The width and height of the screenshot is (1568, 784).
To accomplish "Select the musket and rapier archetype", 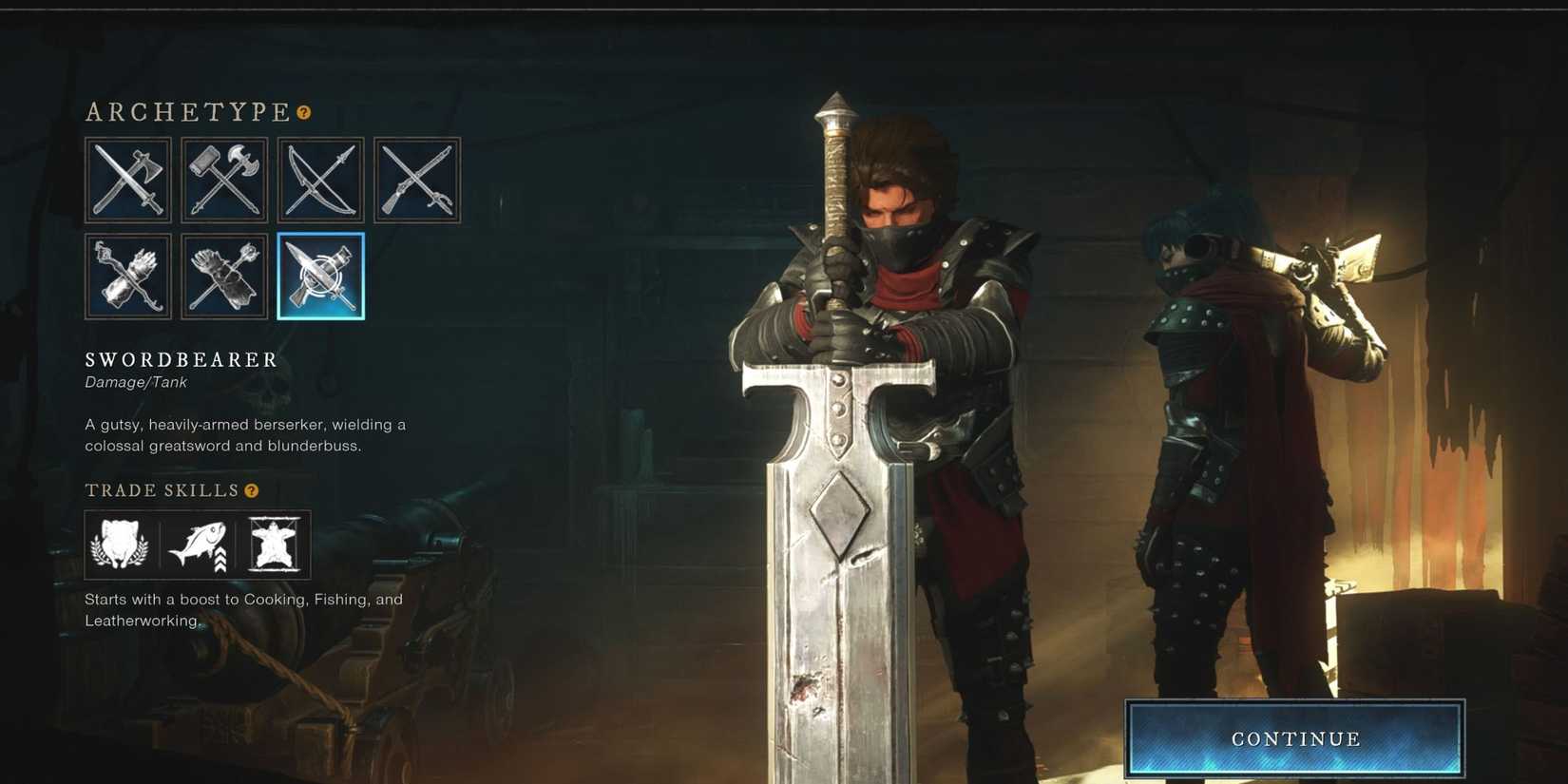I will tap(416, 180).
